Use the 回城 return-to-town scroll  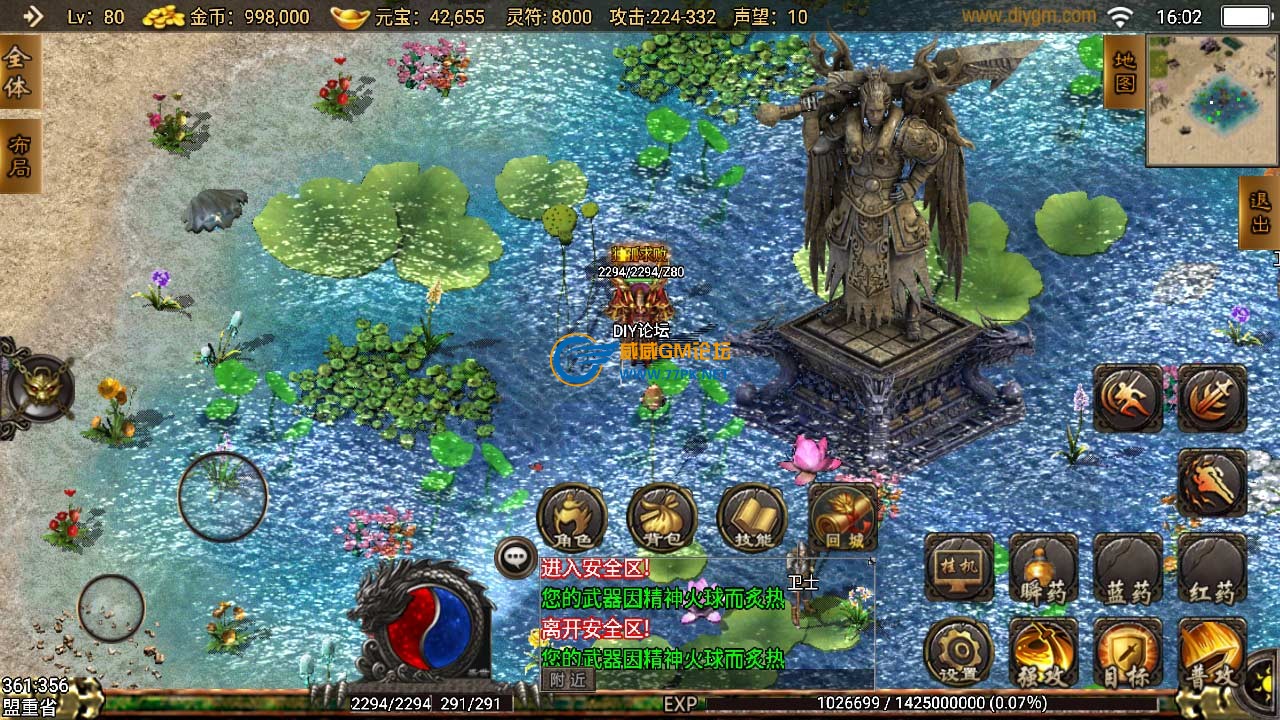842,518
